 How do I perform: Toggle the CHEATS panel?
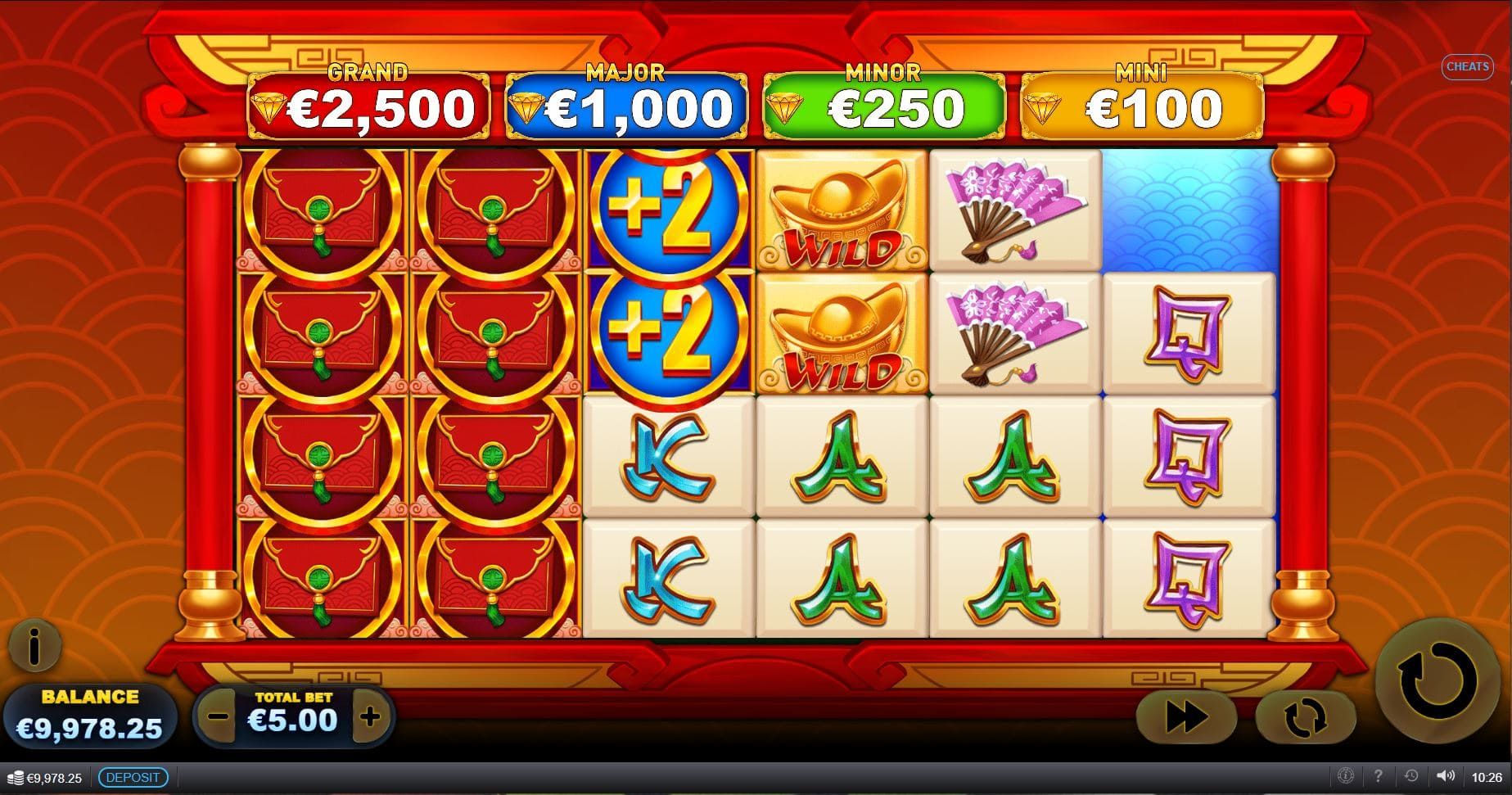pos(1468,66)
